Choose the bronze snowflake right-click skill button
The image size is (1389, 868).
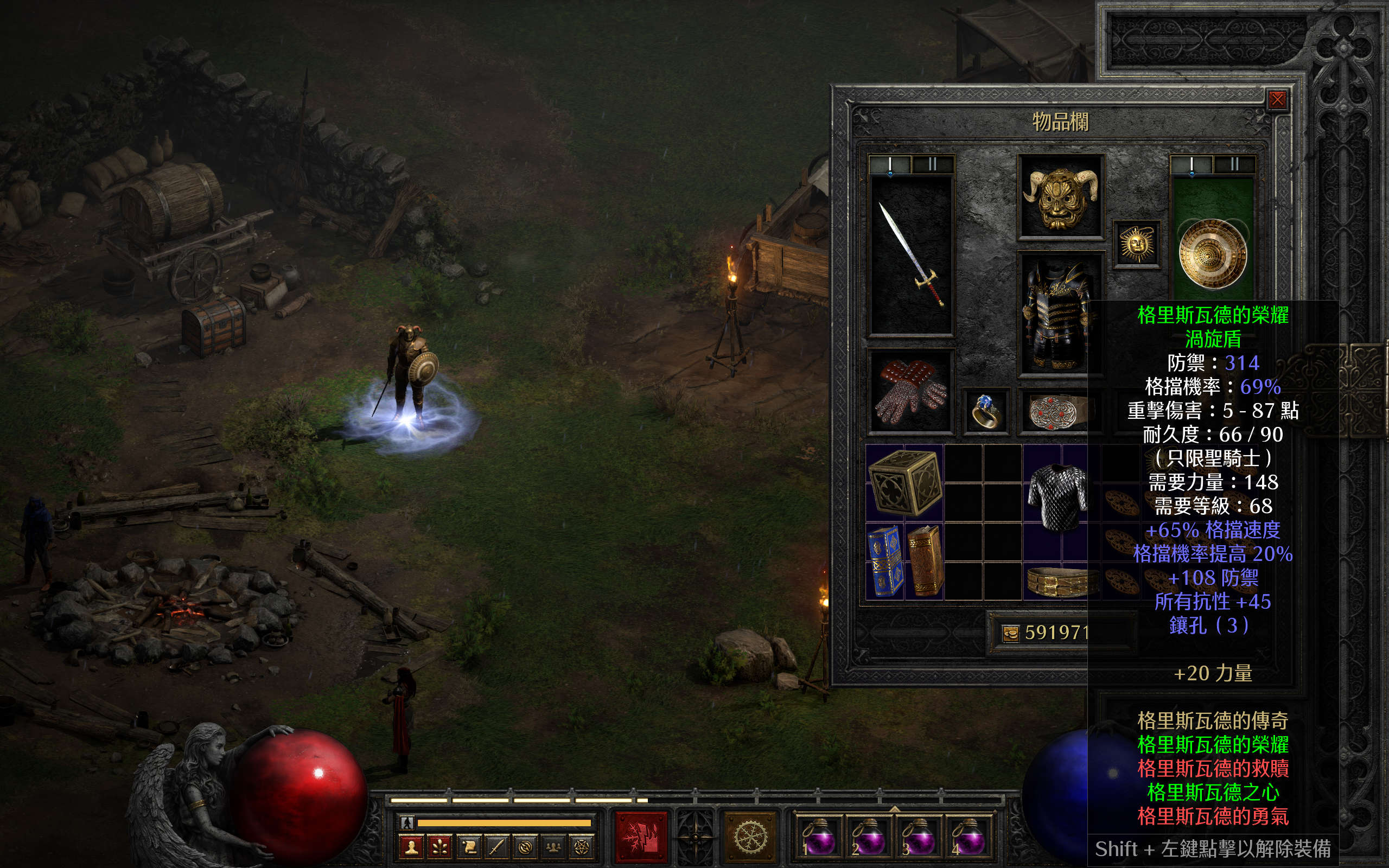pyautogui.click(x=750, y=836)
